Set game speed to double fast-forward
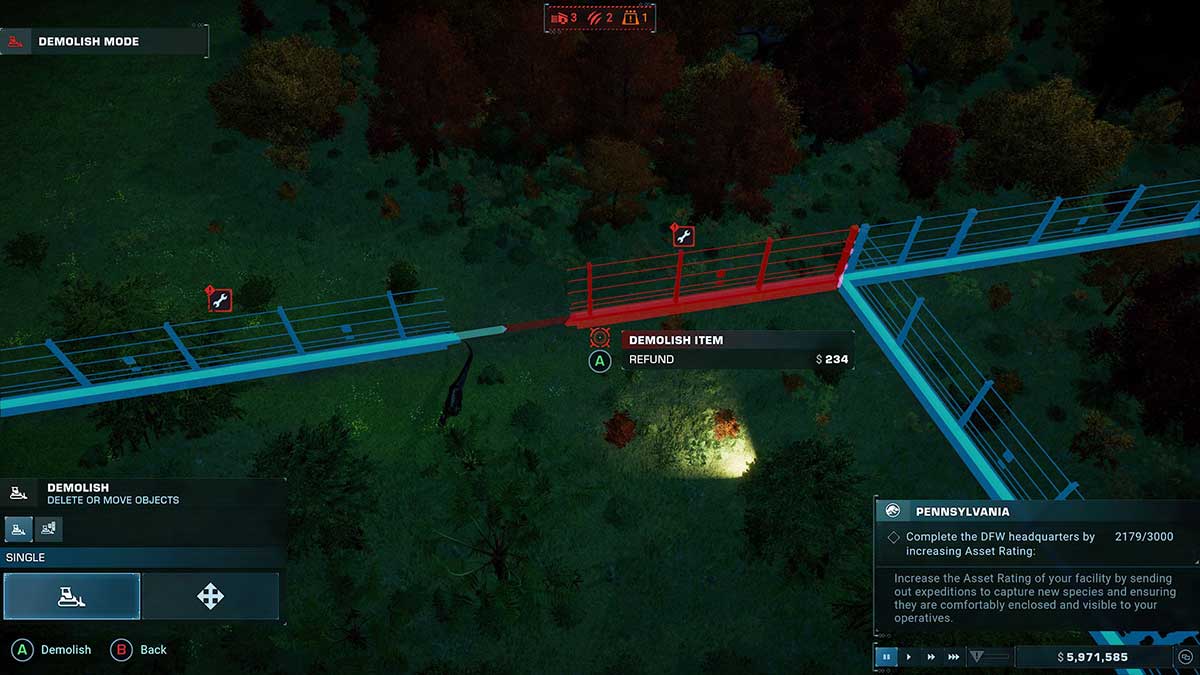Viewport: 1200px width, 675px height. tap(931, 657)
